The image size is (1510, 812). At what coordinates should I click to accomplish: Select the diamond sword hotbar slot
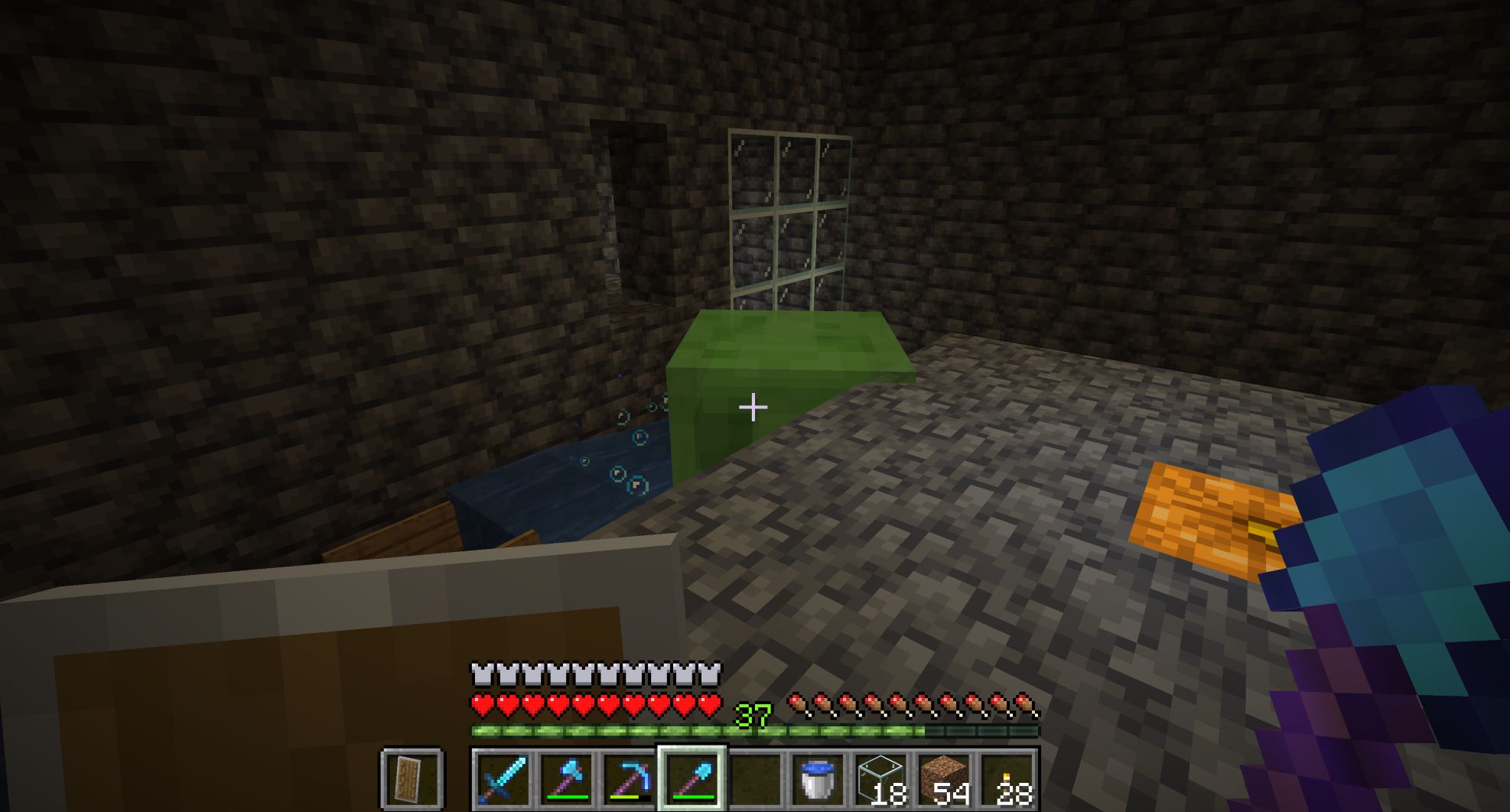(x=503, y=779)
